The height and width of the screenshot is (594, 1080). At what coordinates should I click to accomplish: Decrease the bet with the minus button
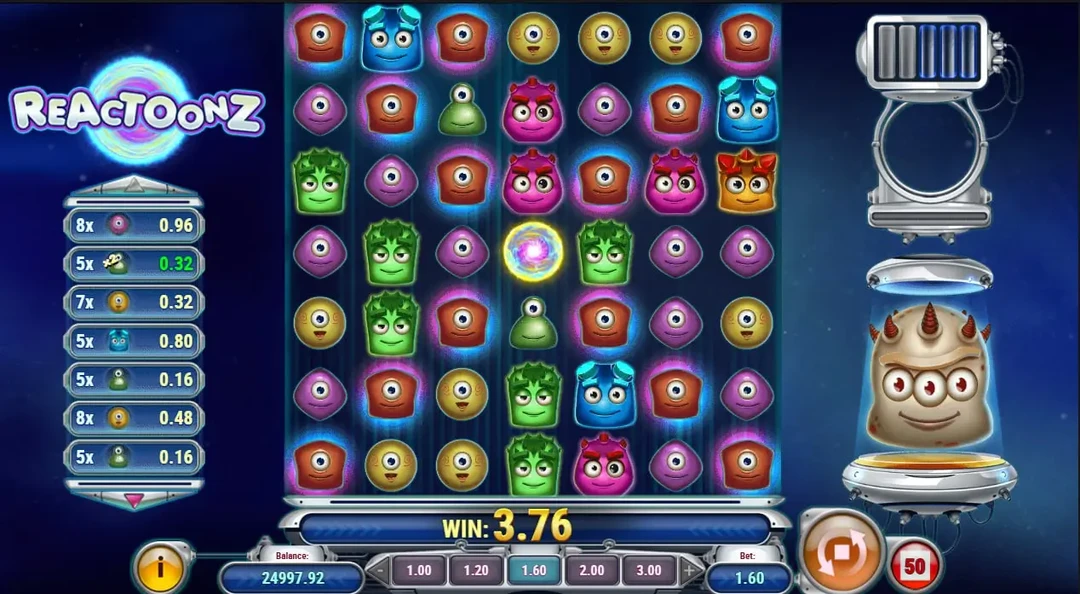378,571
